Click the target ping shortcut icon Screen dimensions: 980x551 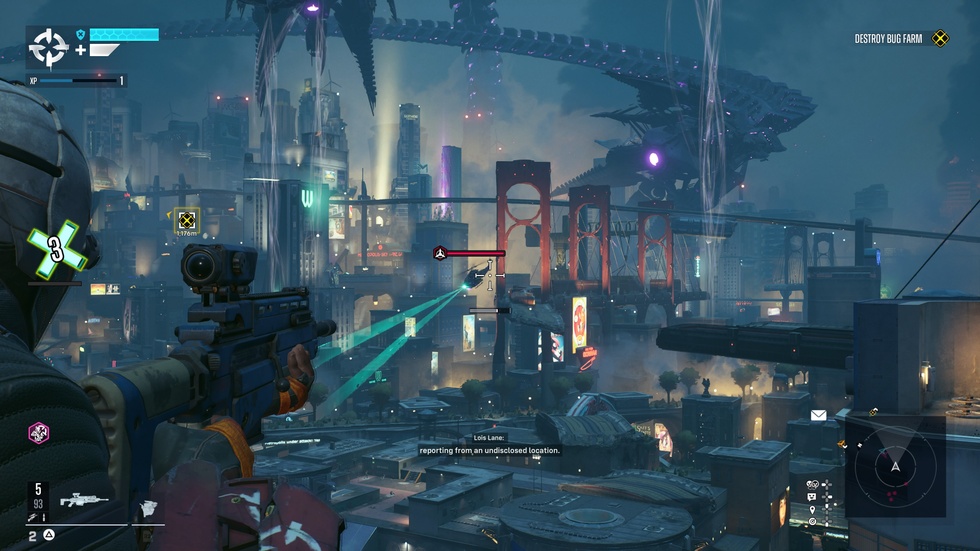812,522
